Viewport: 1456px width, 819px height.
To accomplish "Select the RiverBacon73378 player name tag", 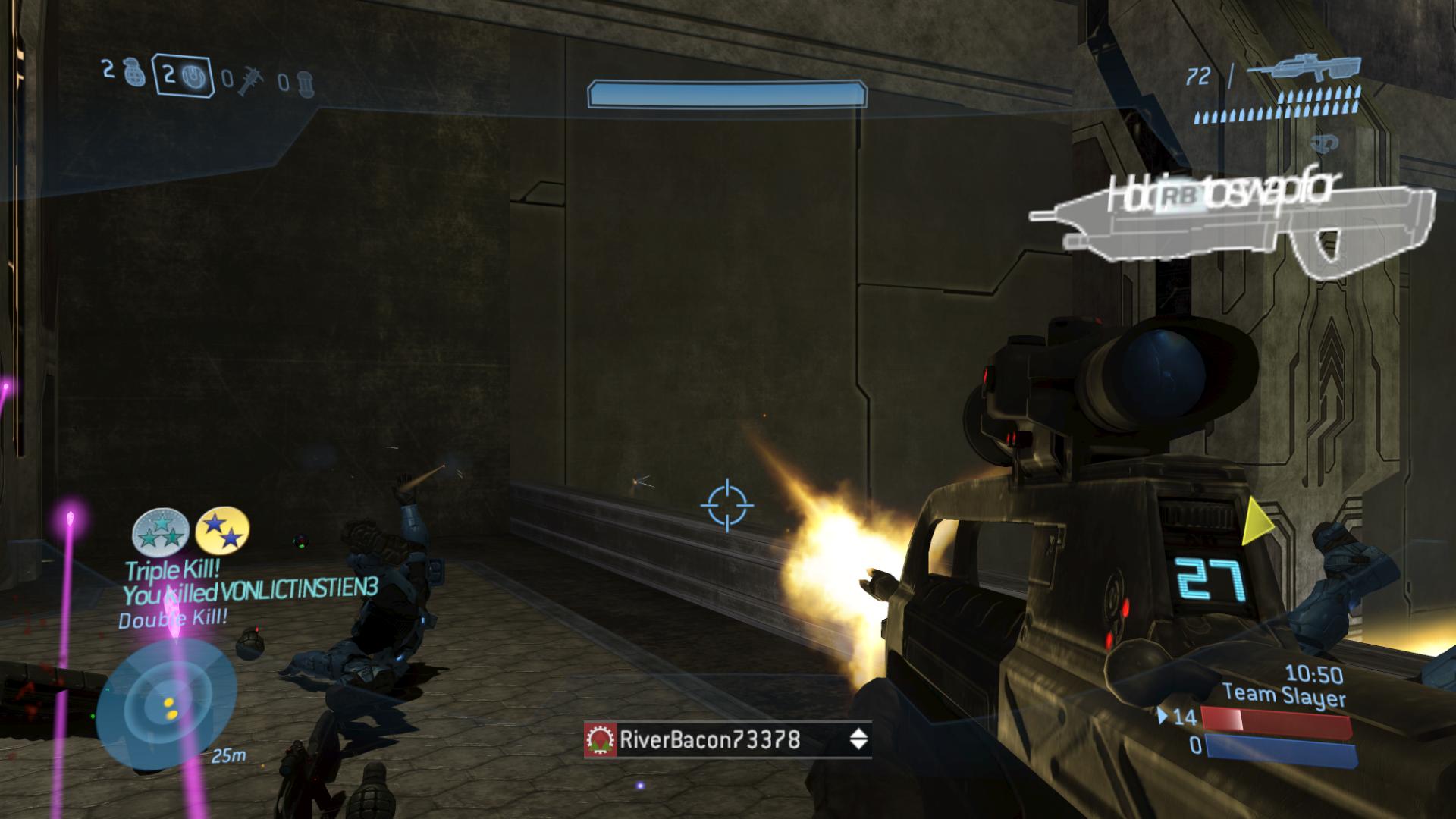I will [x=709, y=739].
